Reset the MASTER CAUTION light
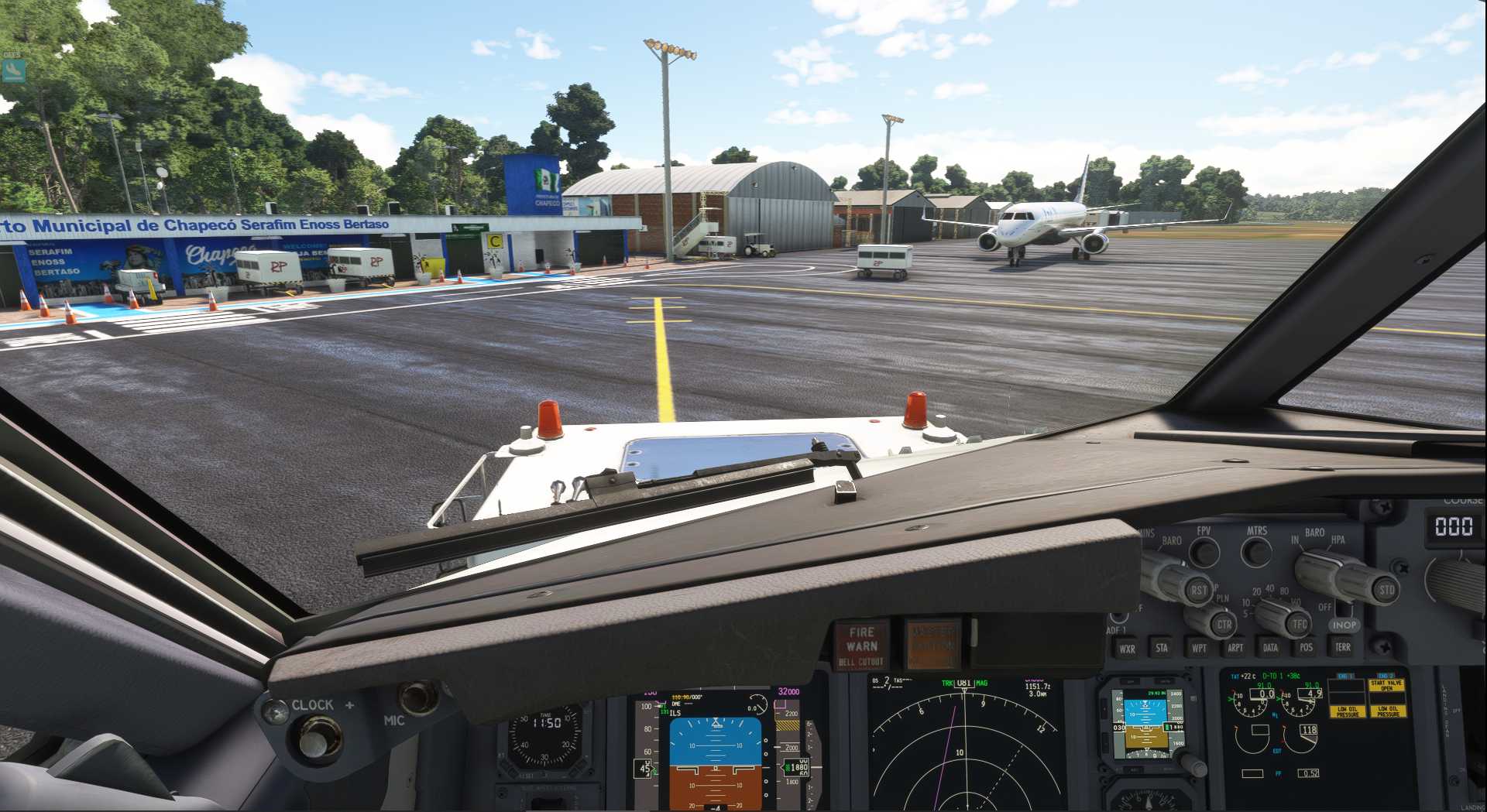Viewport: 1487px width, 812px height. point(932,643)
